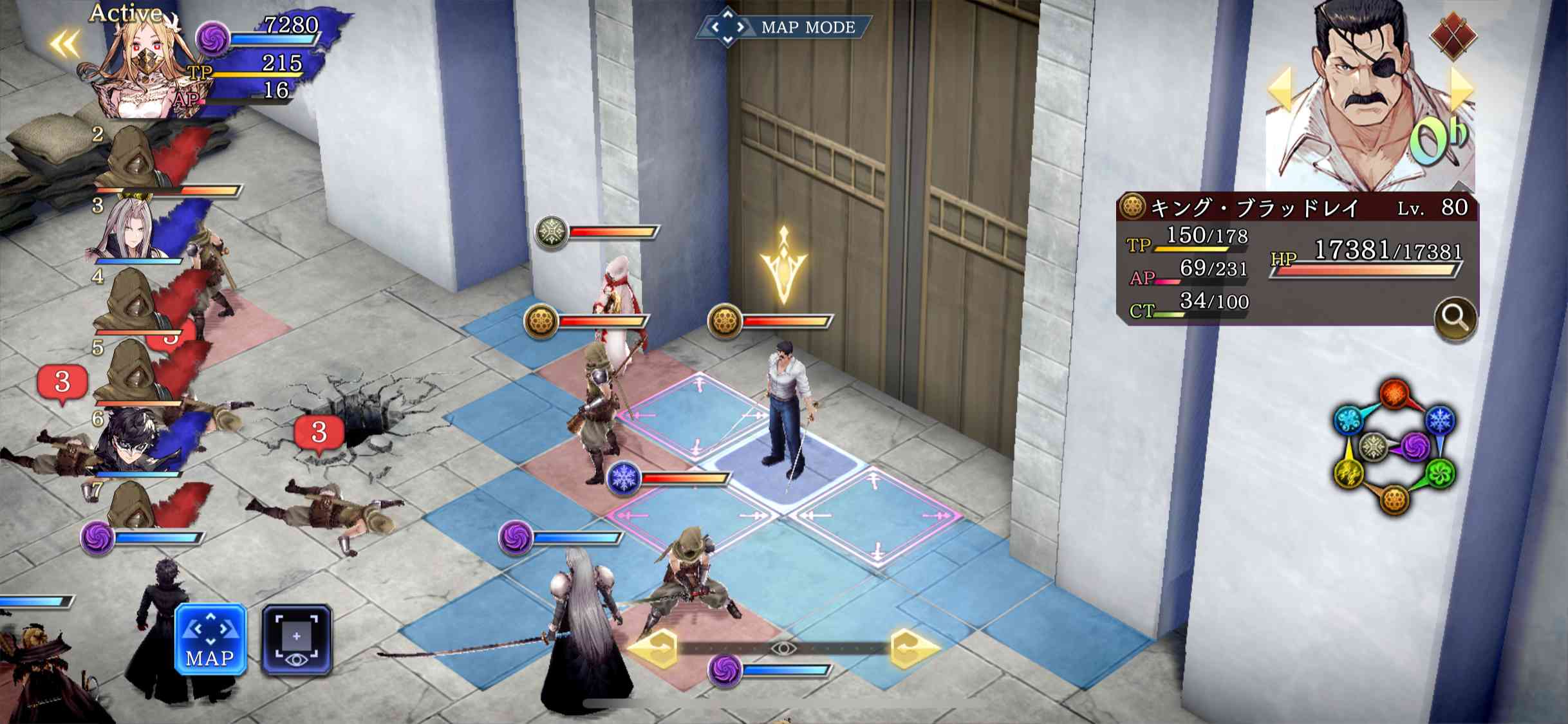
Task: Select the yellow earth element orb in the elemental wheel
Action: pyautogui.click(x=1350, y=474)
